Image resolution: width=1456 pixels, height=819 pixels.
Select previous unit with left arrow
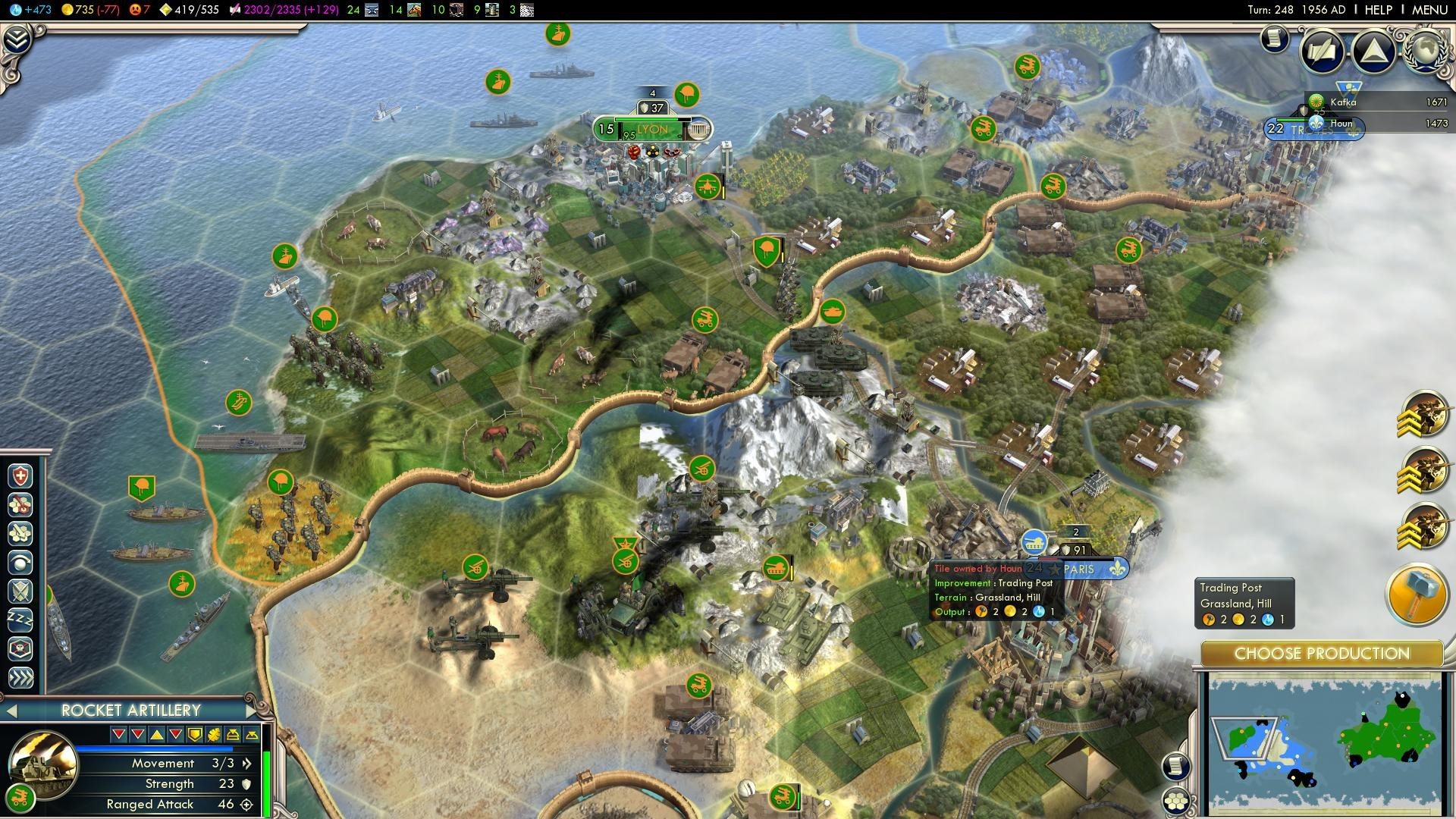tap(11, 711)
